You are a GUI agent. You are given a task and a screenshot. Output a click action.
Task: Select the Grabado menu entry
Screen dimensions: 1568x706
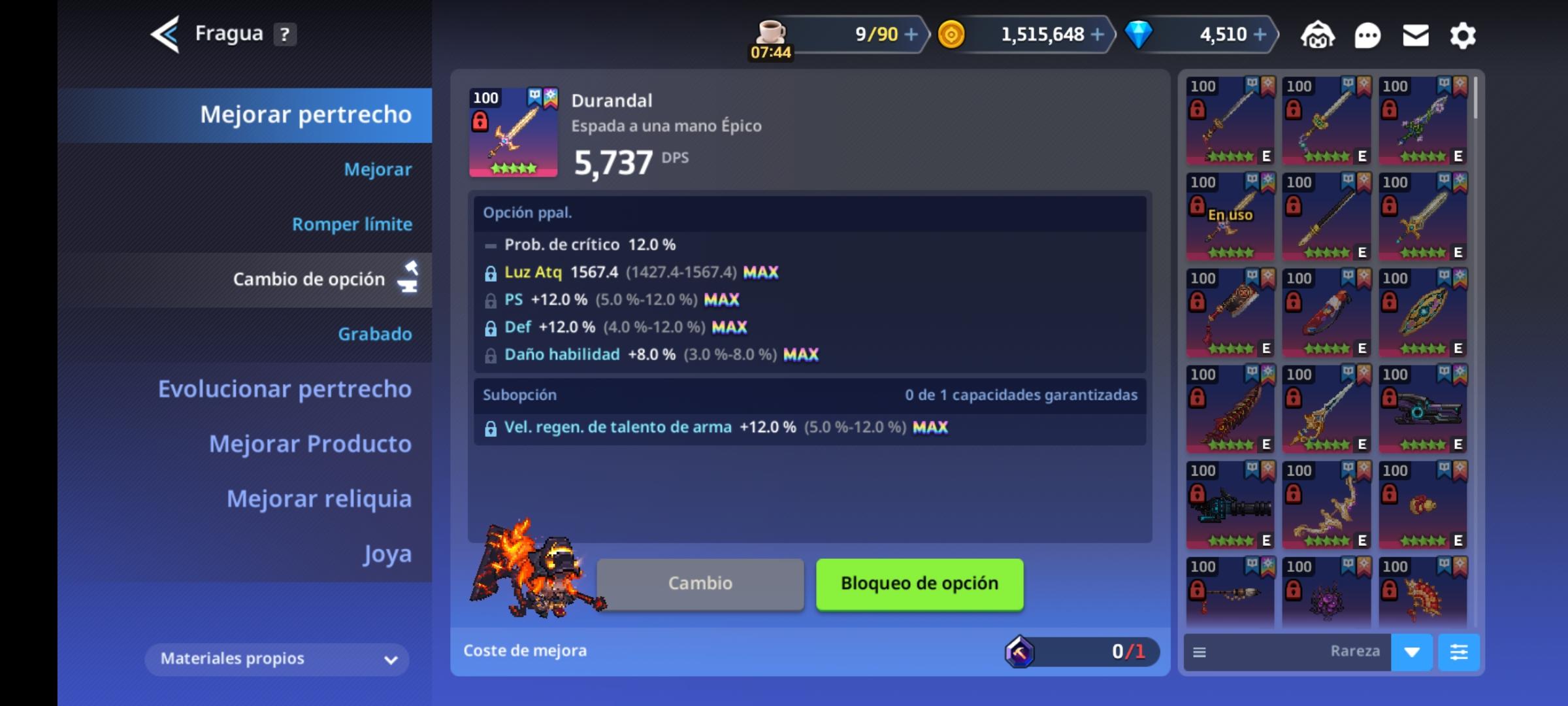(x=376, y=333)
